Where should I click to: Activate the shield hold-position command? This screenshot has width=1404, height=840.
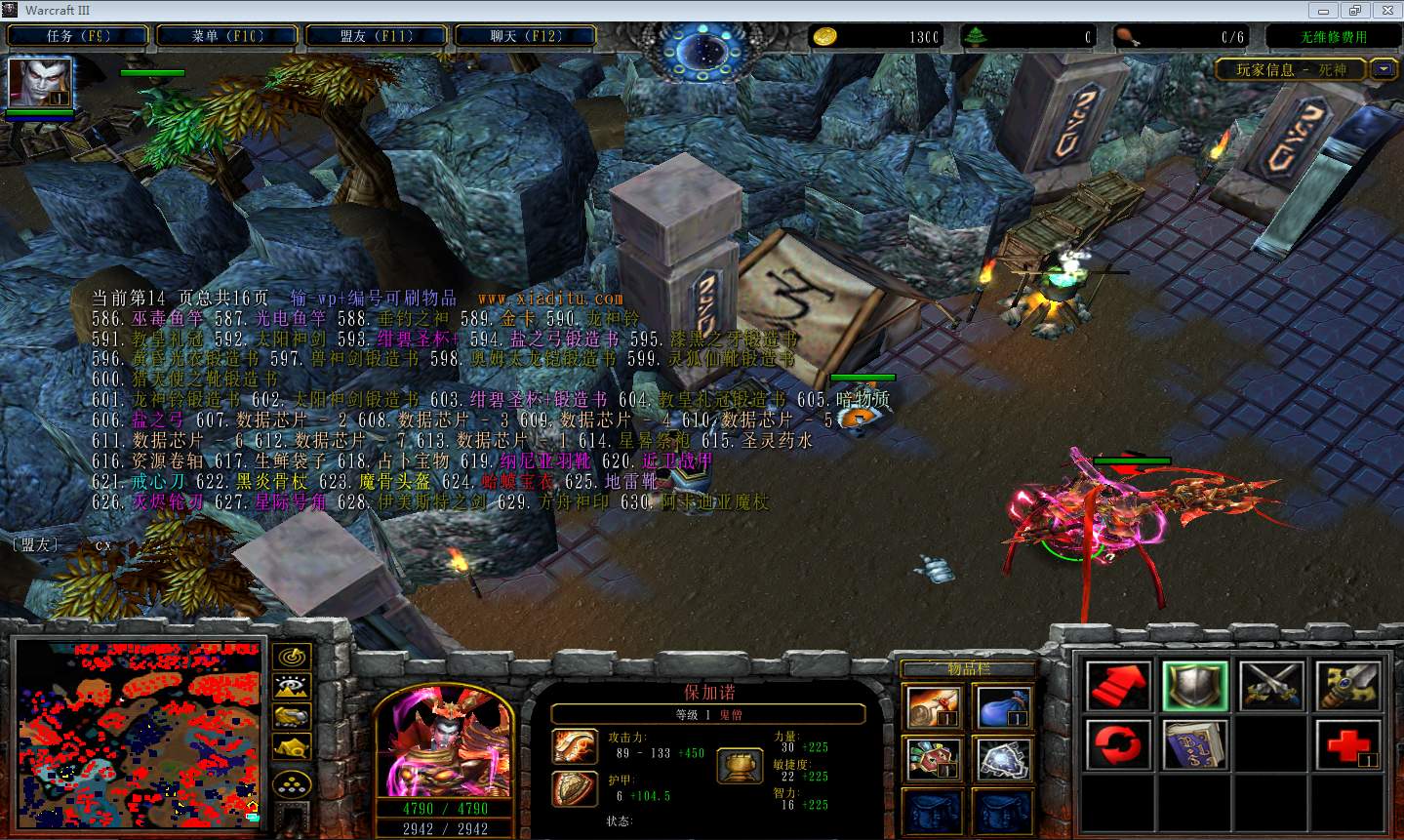coord(1195,685)
